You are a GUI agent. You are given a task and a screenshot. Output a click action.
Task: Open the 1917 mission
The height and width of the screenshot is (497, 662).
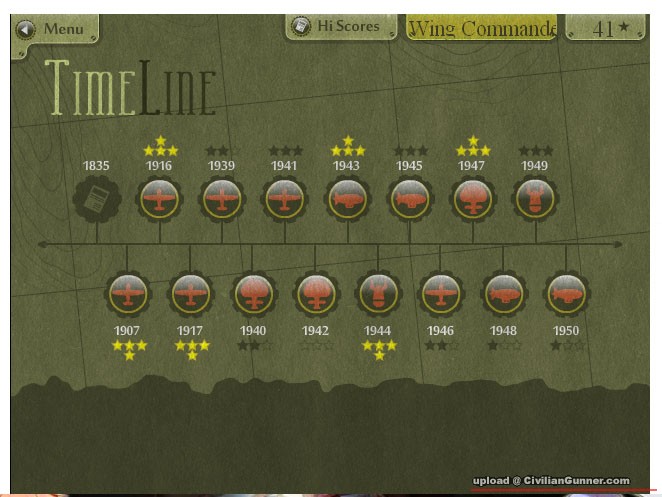(190, 294)
